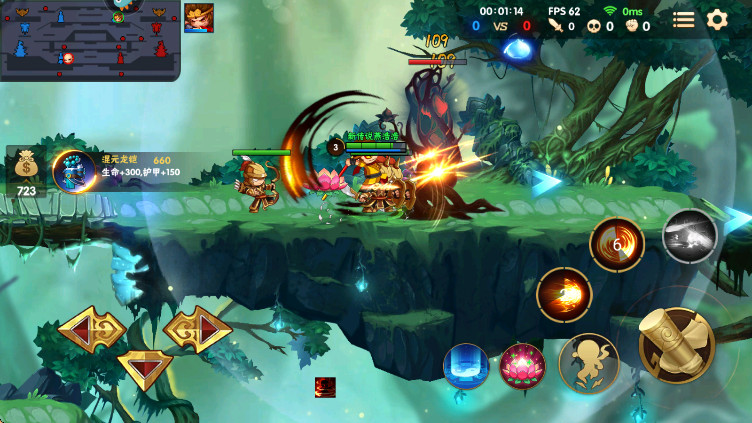Move left with the golden arrow

[x=91, y=328]
